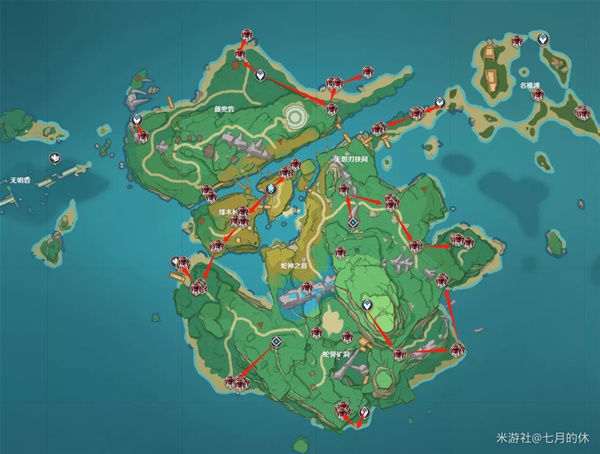600x454 pixels.
Task: Select the diamond marker below 无想刃狭间
Action: 352,222
